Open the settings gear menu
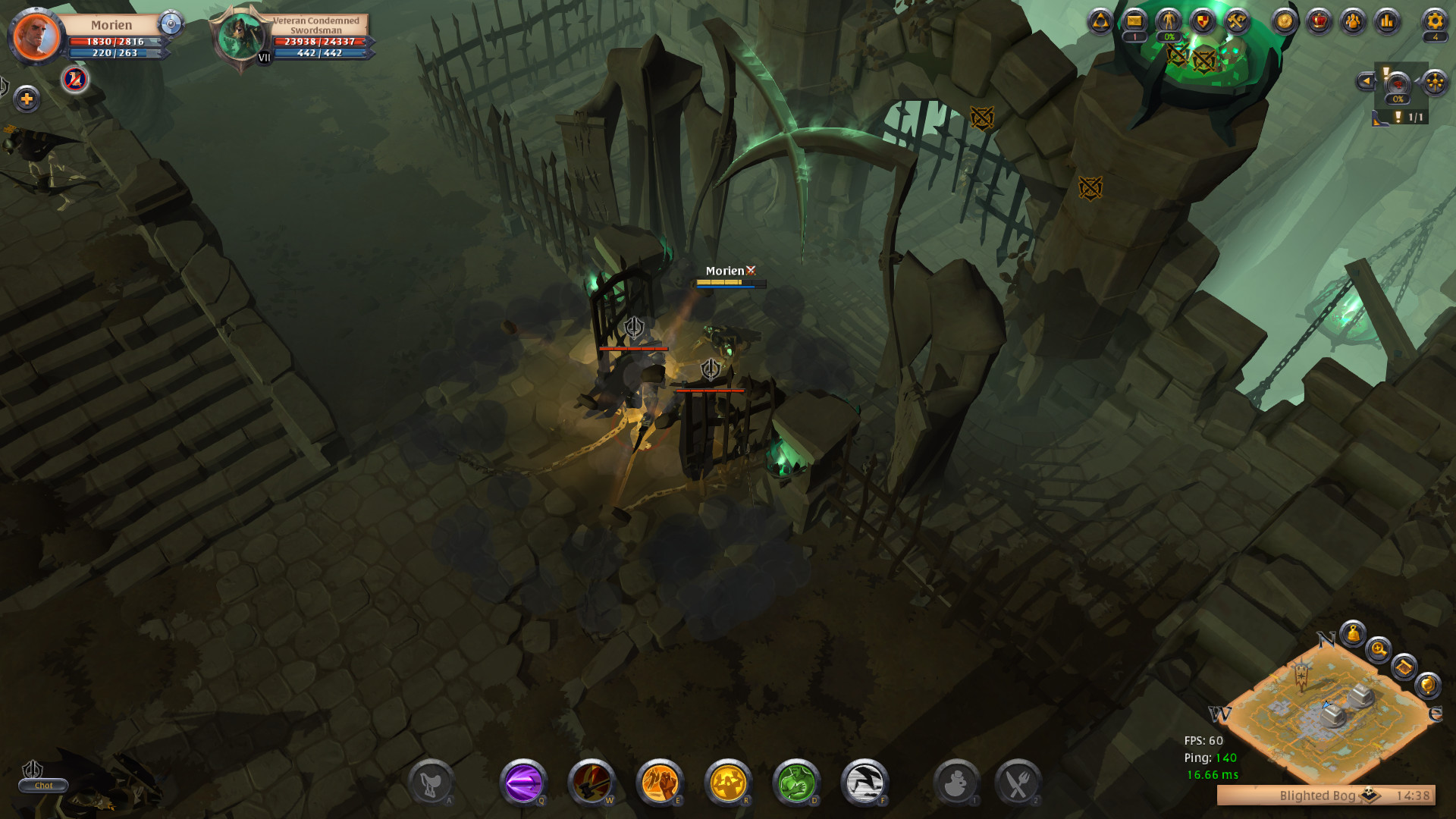Viewport: 1456px width, 819px height. tap(1434, 20)
